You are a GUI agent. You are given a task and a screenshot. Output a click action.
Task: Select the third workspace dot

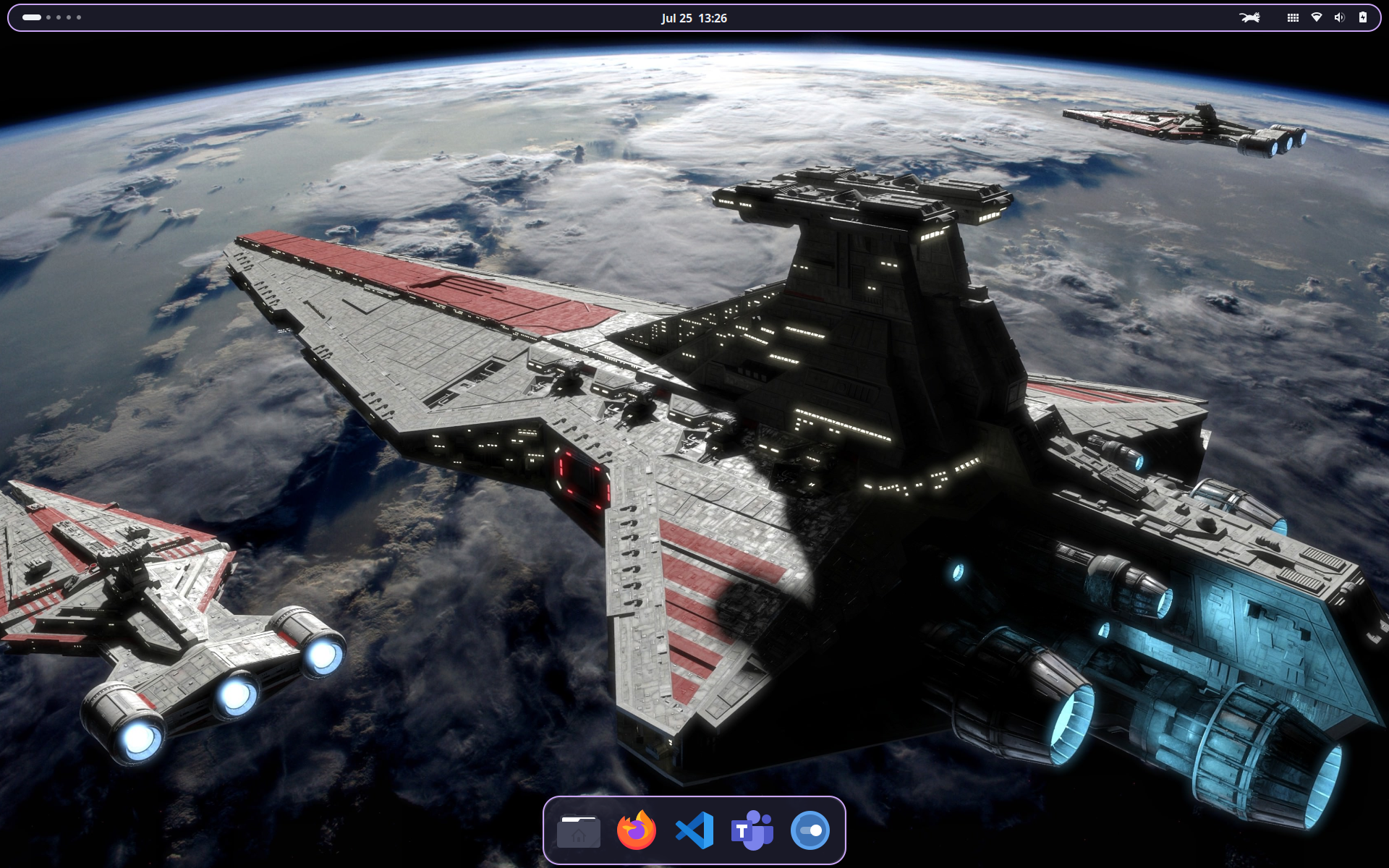59,17
